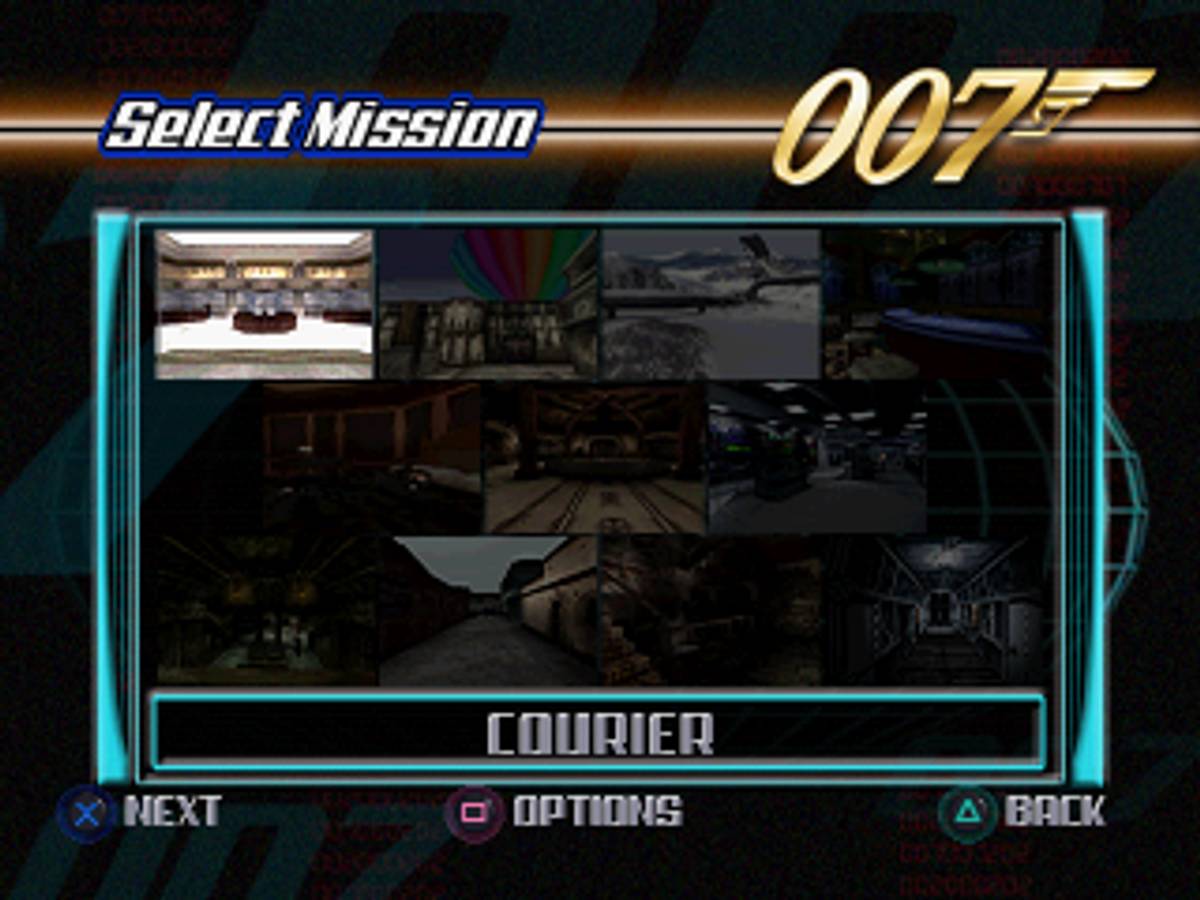
Task: Choose the rainbow hot air balloon mission
Action: (489, 304)
